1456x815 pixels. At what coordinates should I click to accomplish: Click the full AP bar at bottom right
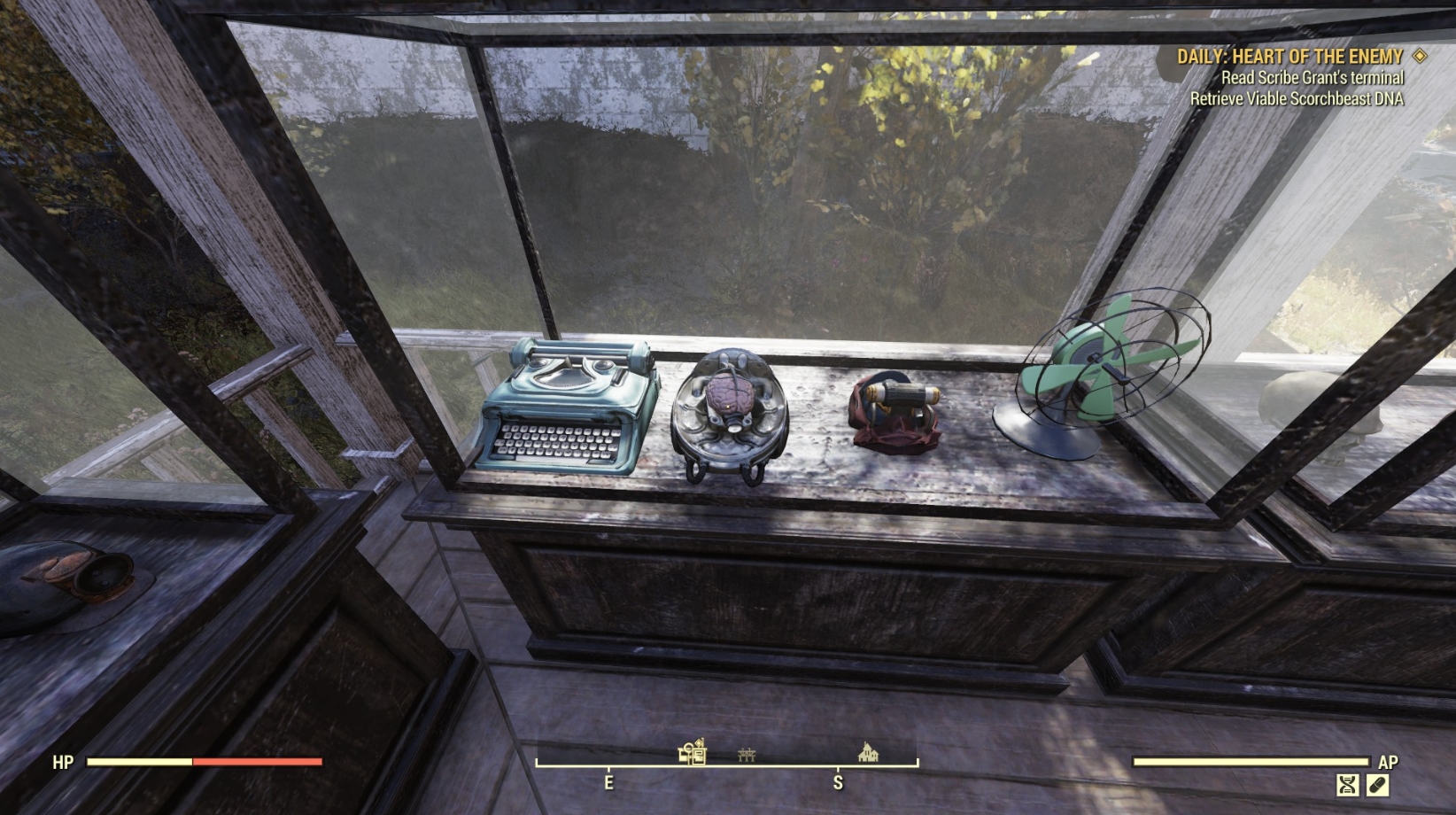tap(1249, 761)
